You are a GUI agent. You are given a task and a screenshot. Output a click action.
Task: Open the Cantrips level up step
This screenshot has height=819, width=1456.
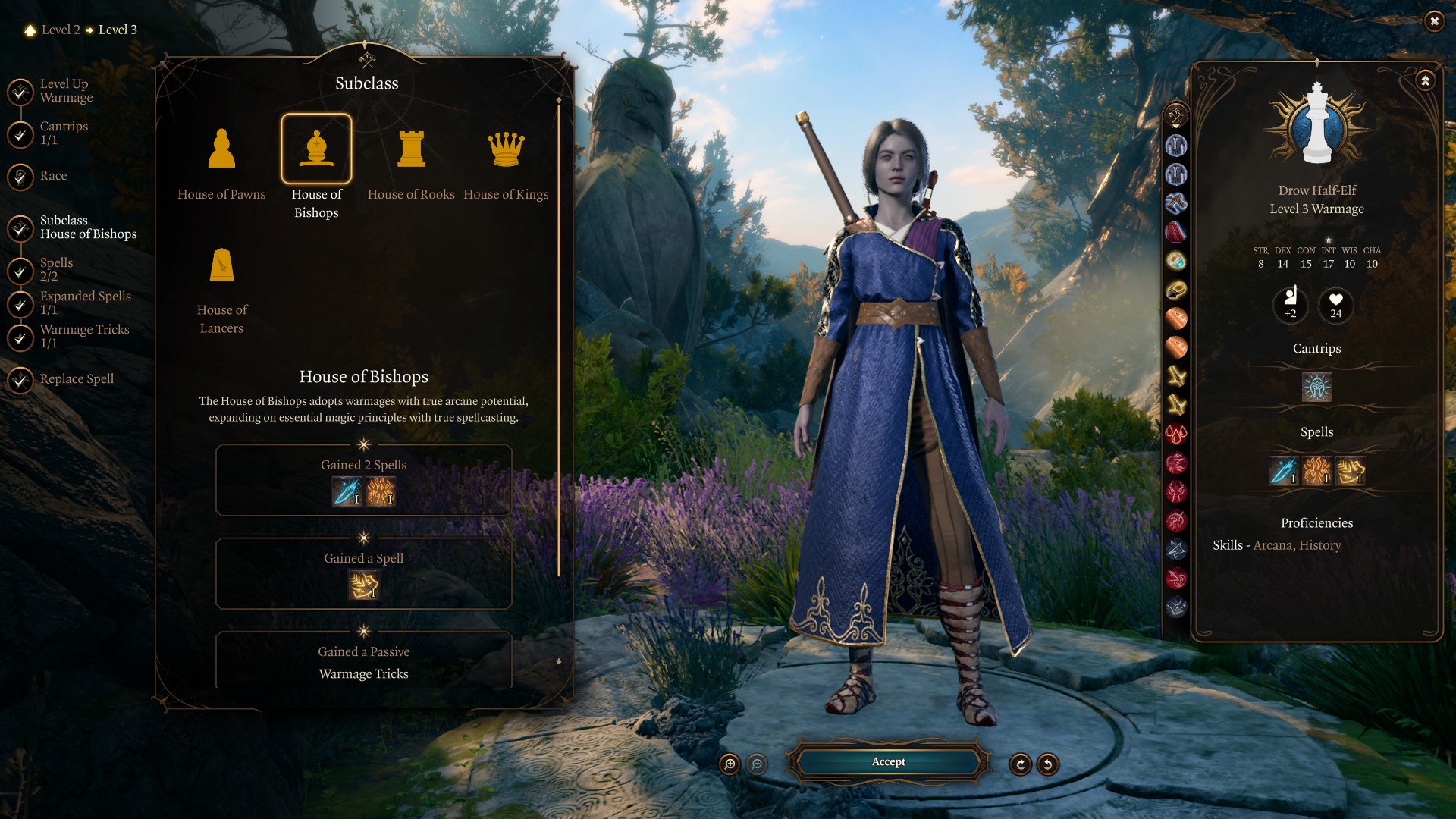tap(64, 133)
